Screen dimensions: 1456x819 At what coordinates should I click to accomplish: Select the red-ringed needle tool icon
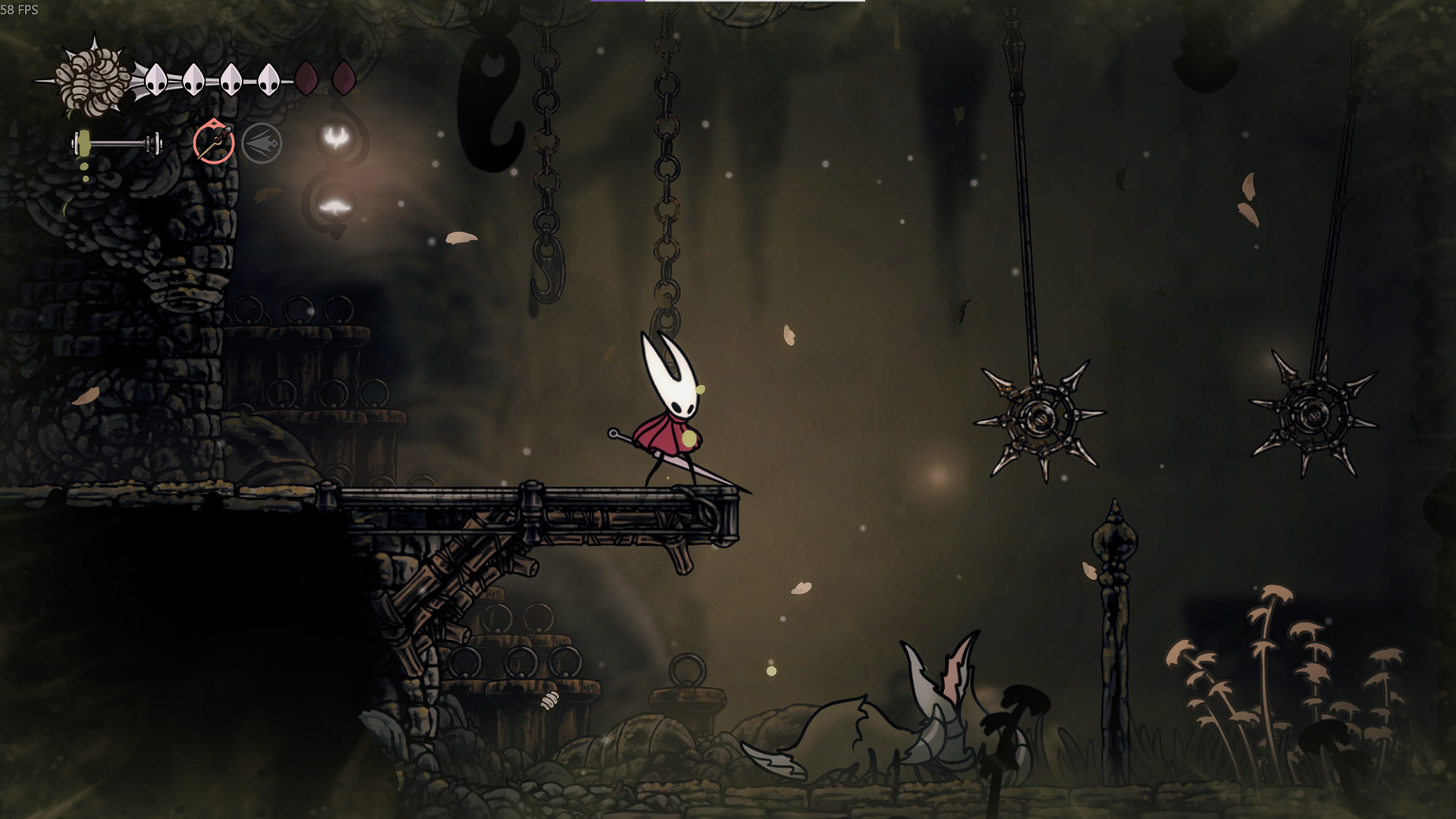click(x=213, y=143)
